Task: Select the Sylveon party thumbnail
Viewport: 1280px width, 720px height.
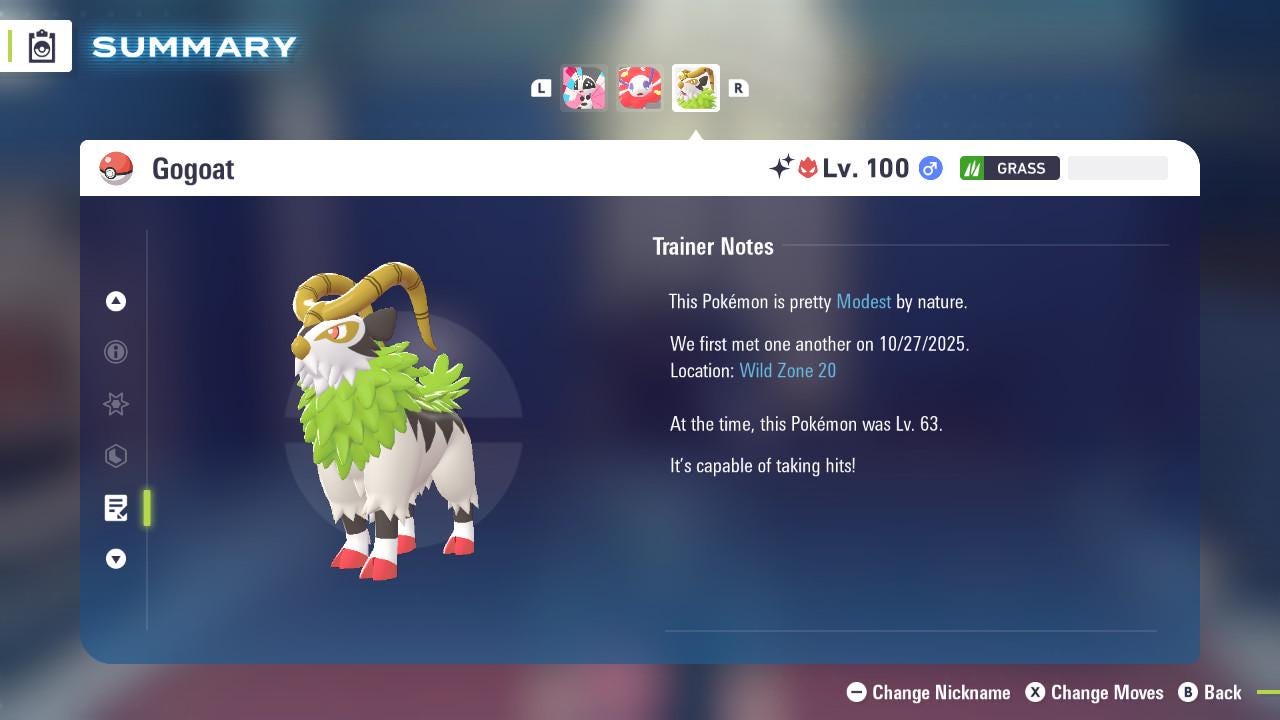Action: tap(584, 87)
